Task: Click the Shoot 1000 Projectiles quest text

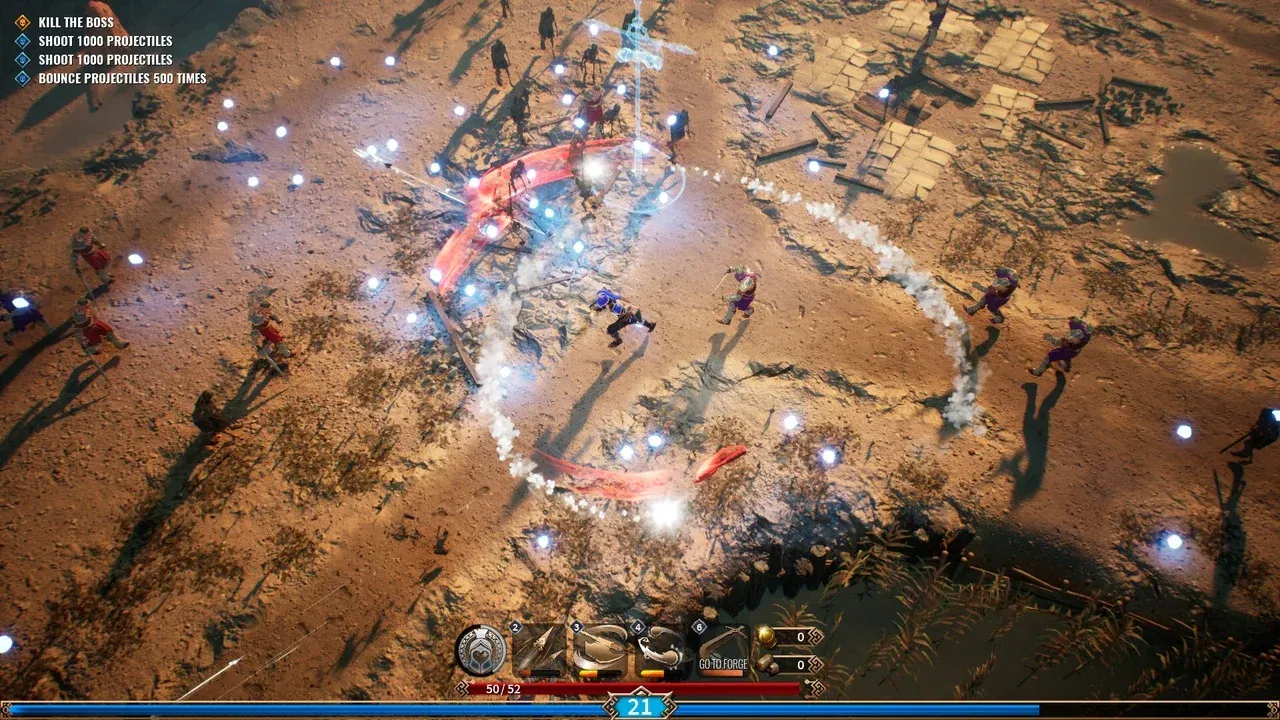Action: pyautogui.click(x=105, y=41)
